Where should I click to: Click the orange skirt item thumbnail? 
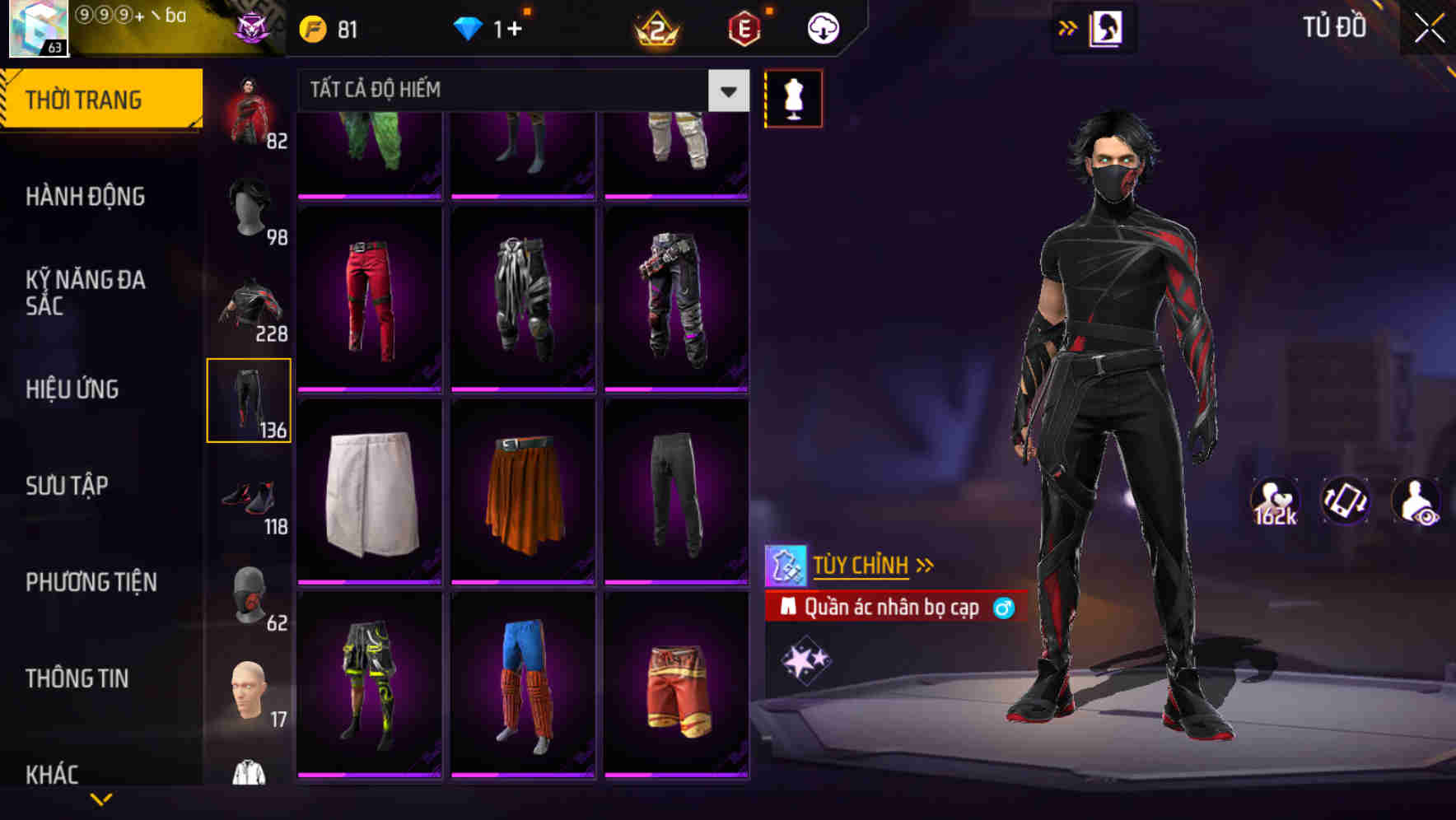[x=525, y=492]
